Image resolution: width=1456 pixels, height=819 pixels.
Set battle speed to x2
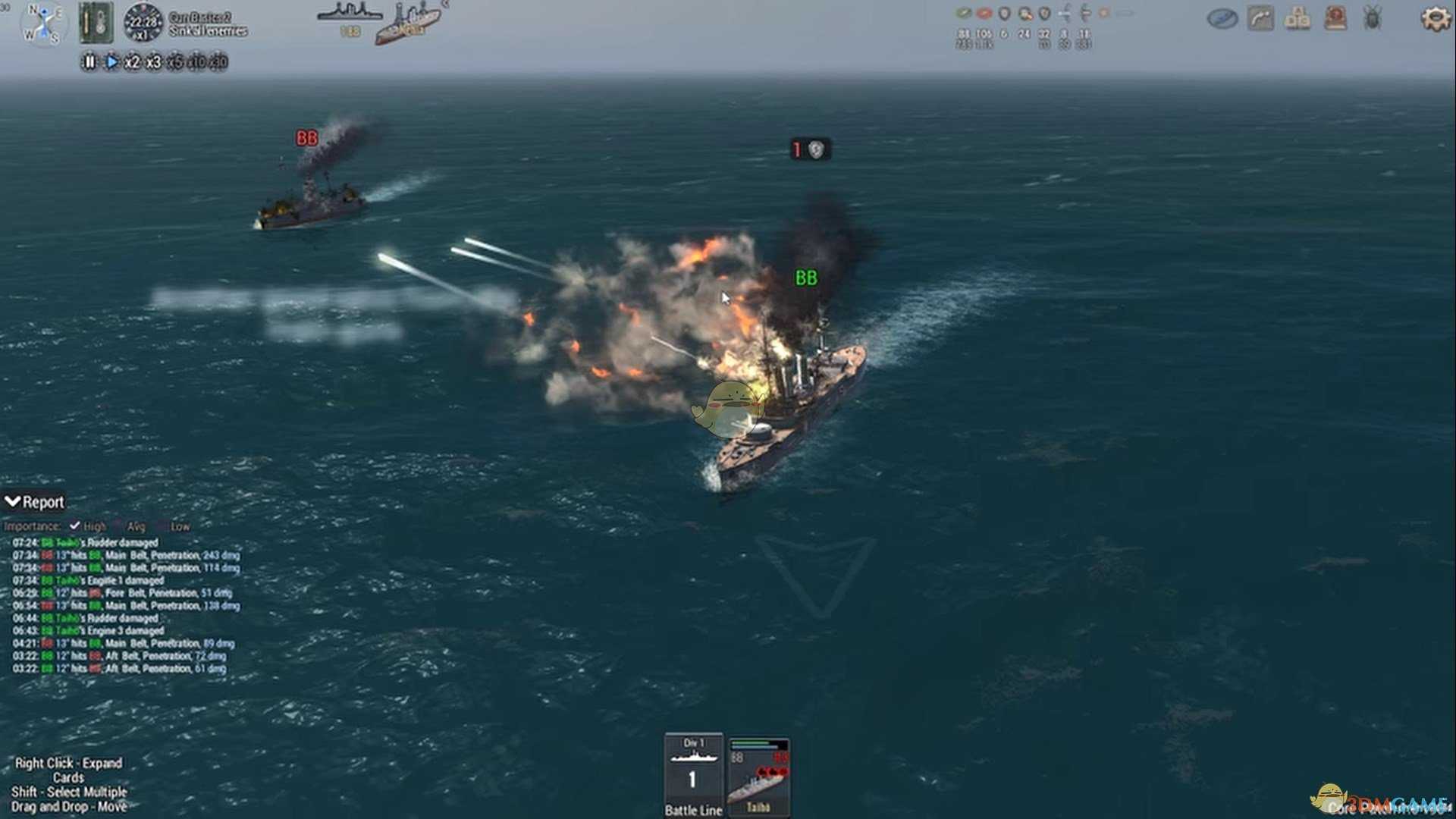pos(132,62)
